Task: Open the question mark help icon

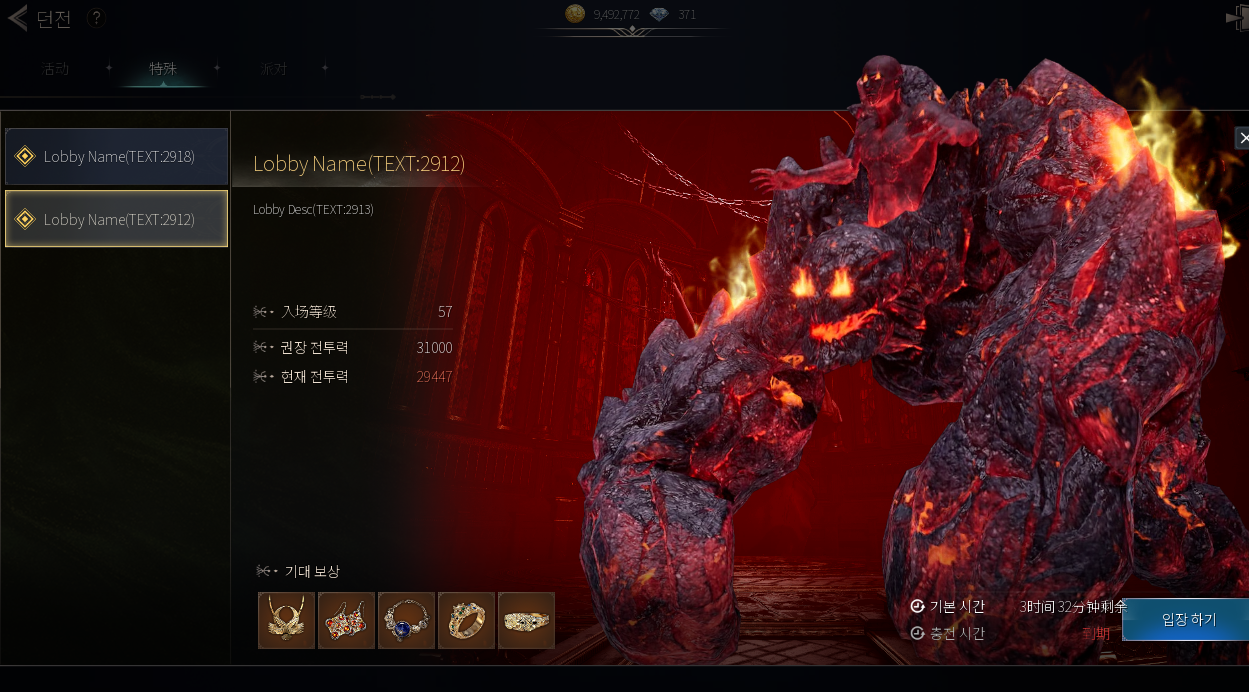Action: pos(96,18)
